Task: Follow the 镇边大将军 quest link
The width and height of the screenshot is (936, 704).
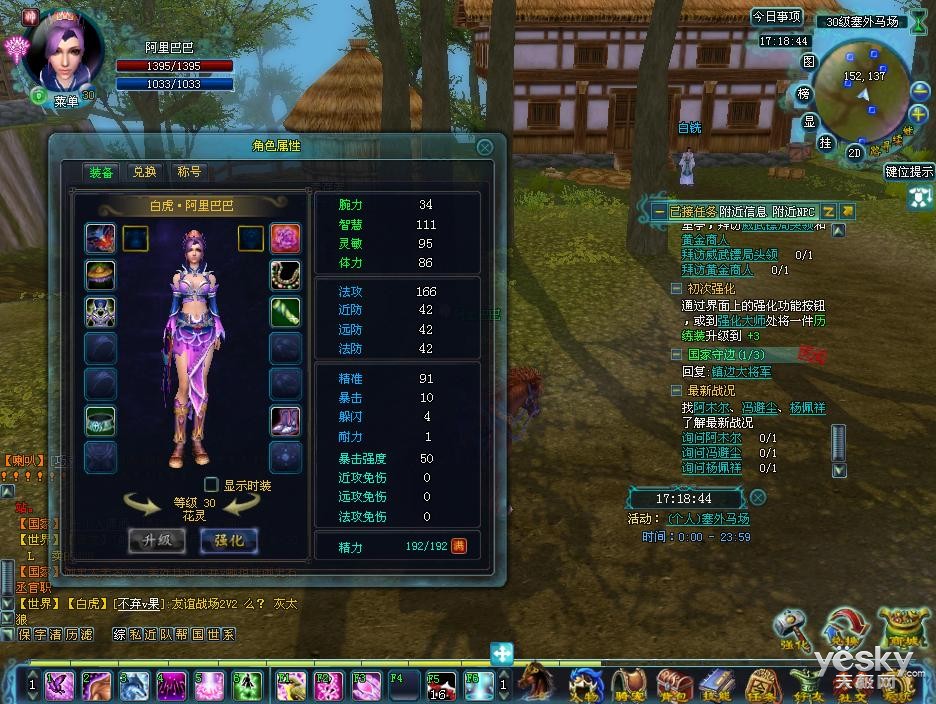Action: [x=741, y=372]
